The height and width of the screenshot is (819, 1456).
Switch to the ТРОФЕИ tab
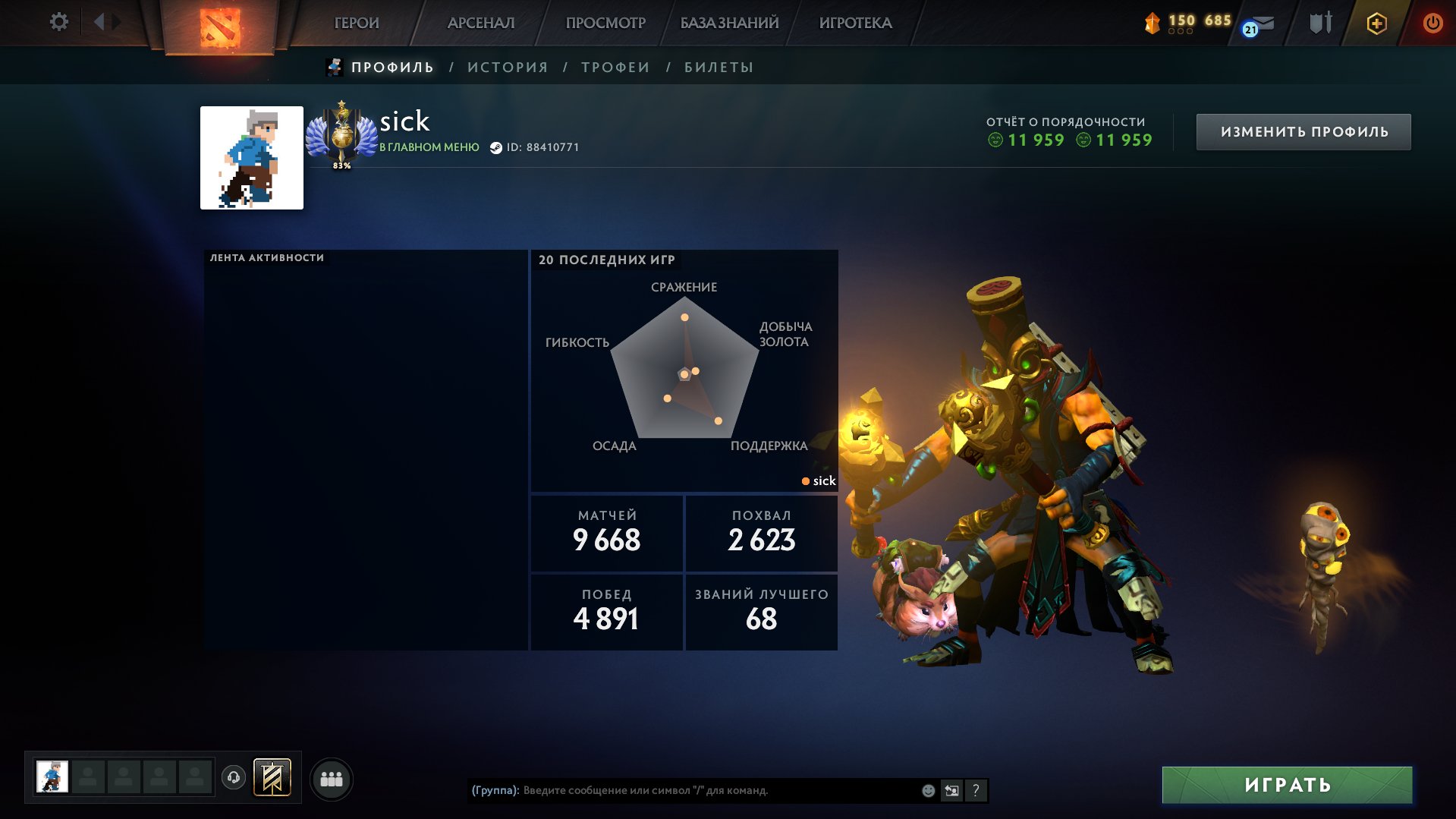point(614,67)
